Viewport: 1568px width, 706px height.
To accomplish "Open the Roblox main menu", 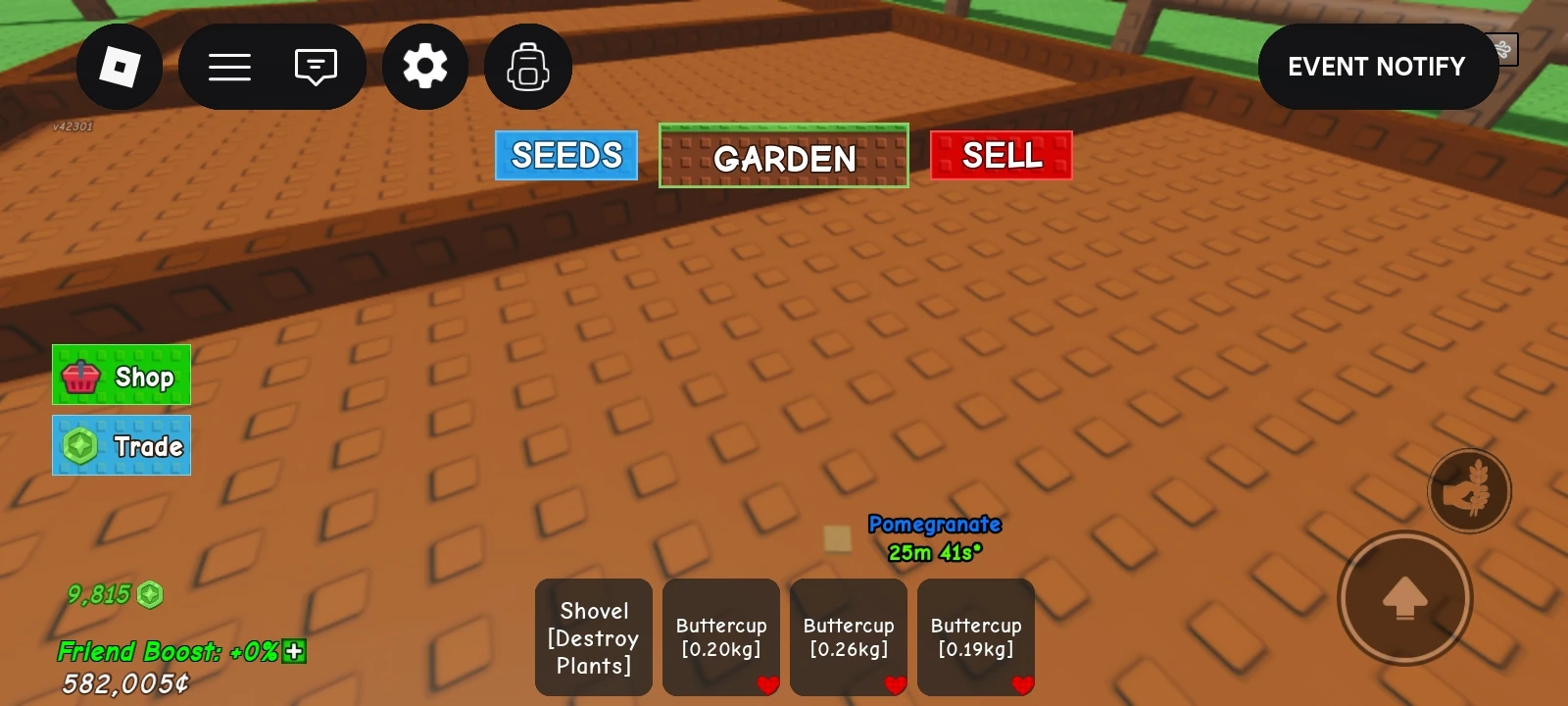I will pyautogui.click(x=120, y=66).
